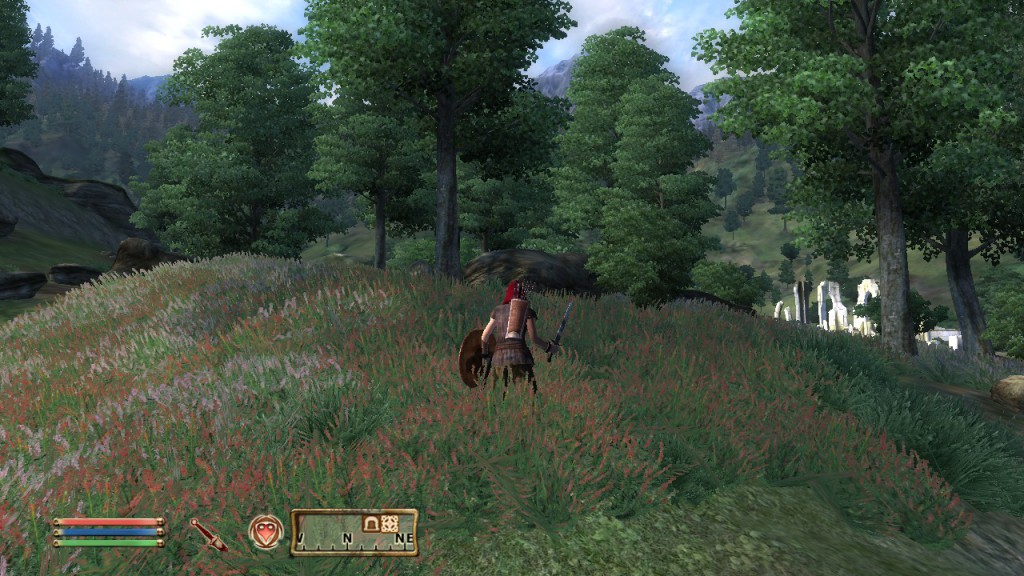
Task: Click the equipped dagger weapon icon
Action: pos(209,534)
